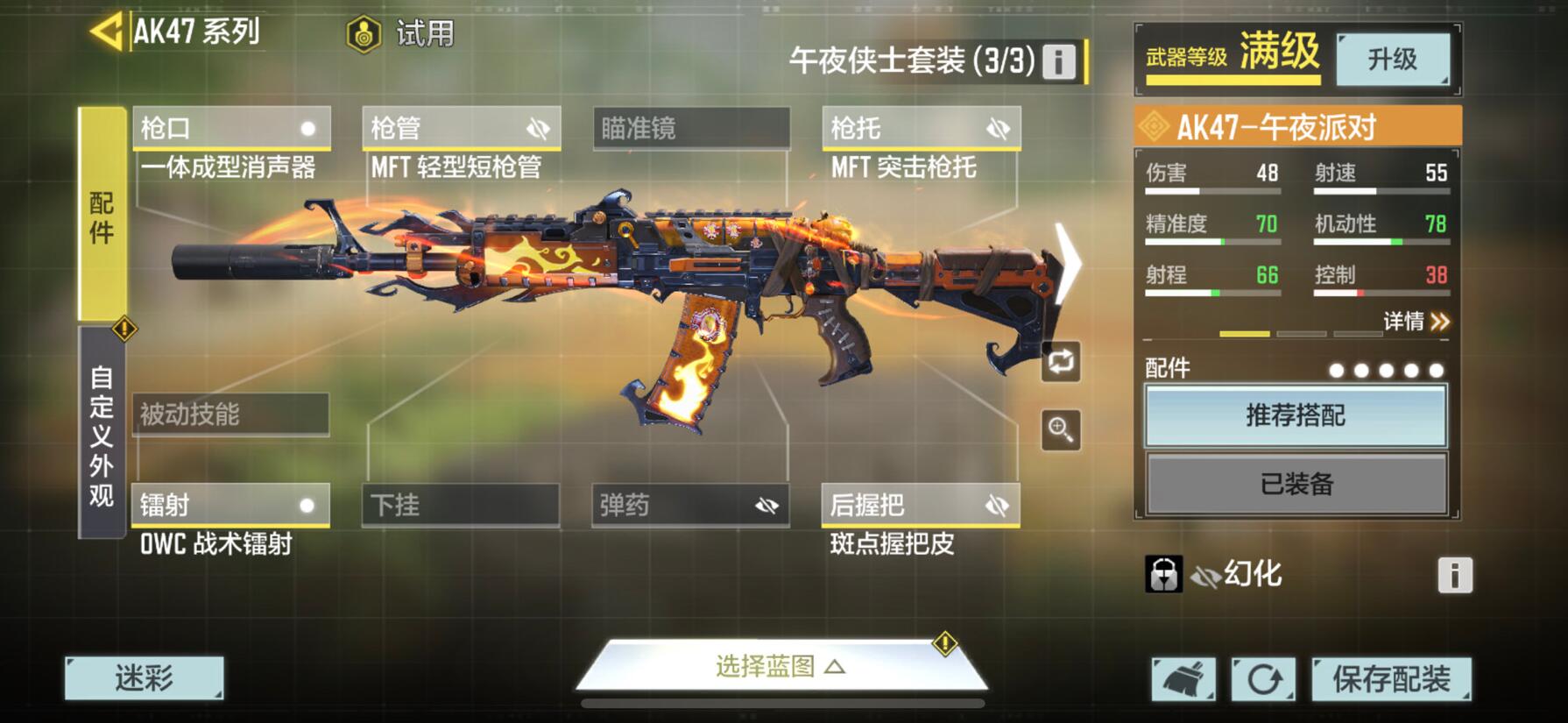Screen dimensions: 1568x723
Task: Click the 推荐搭配 recommended setup button
Action: [1295, 415]
